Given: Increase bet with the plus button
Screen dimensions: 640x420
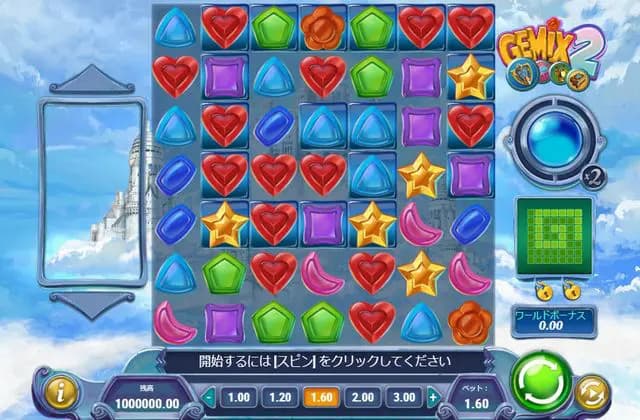Looking at the screenshot, I should [432, 397].
